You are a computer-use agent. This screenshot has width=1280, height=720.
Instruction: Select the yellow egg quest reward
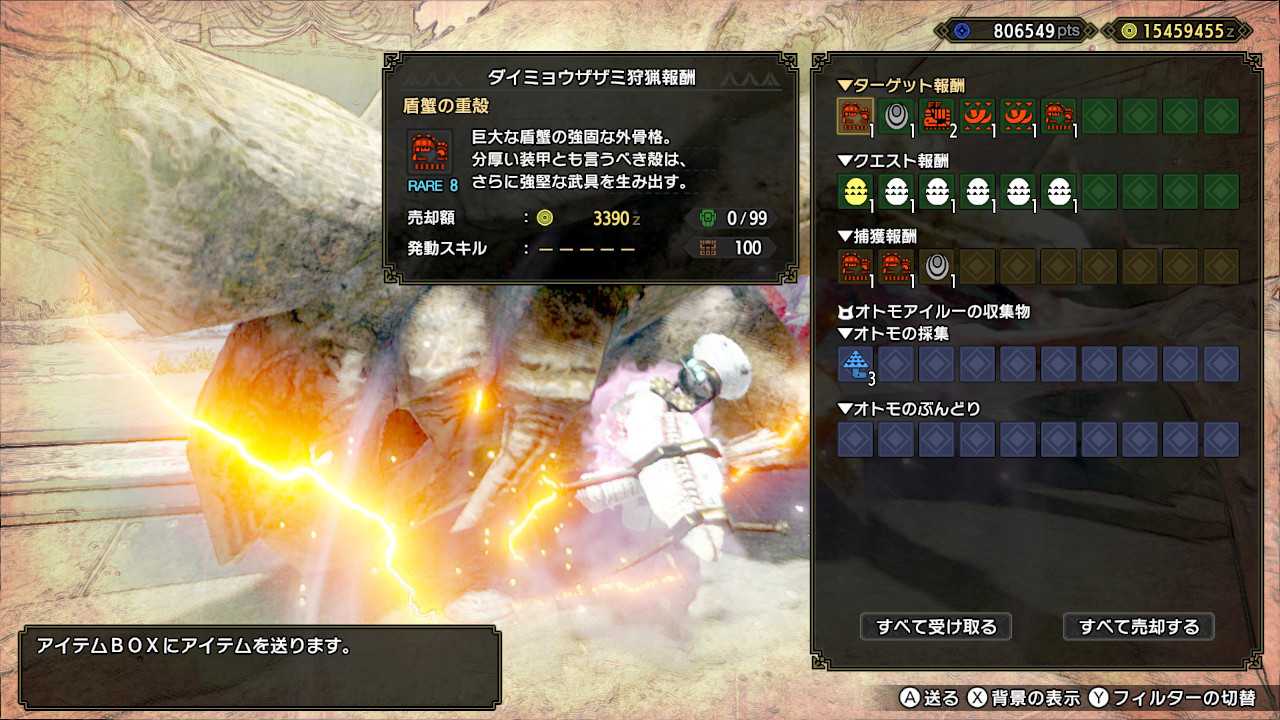point(855,191)
